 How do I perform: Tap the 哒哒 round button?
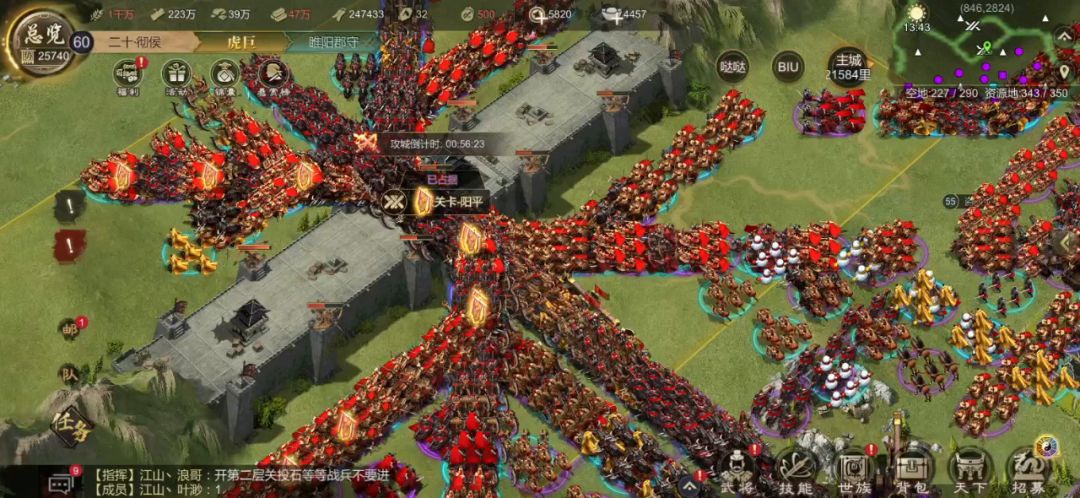coord(733,67)
